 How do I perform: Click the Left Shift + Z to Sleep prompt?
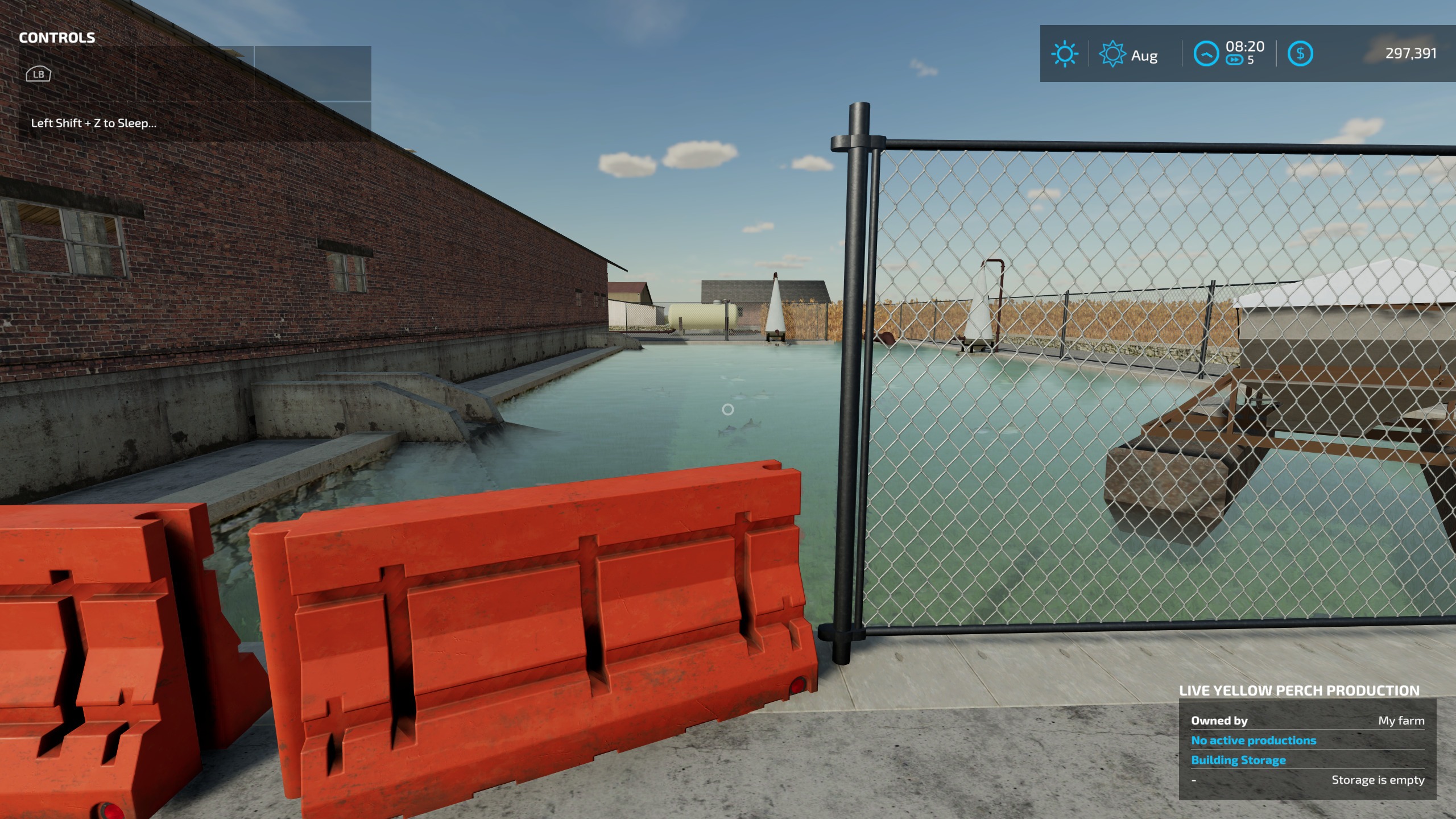pyautogui.click(x=94, y=122)
